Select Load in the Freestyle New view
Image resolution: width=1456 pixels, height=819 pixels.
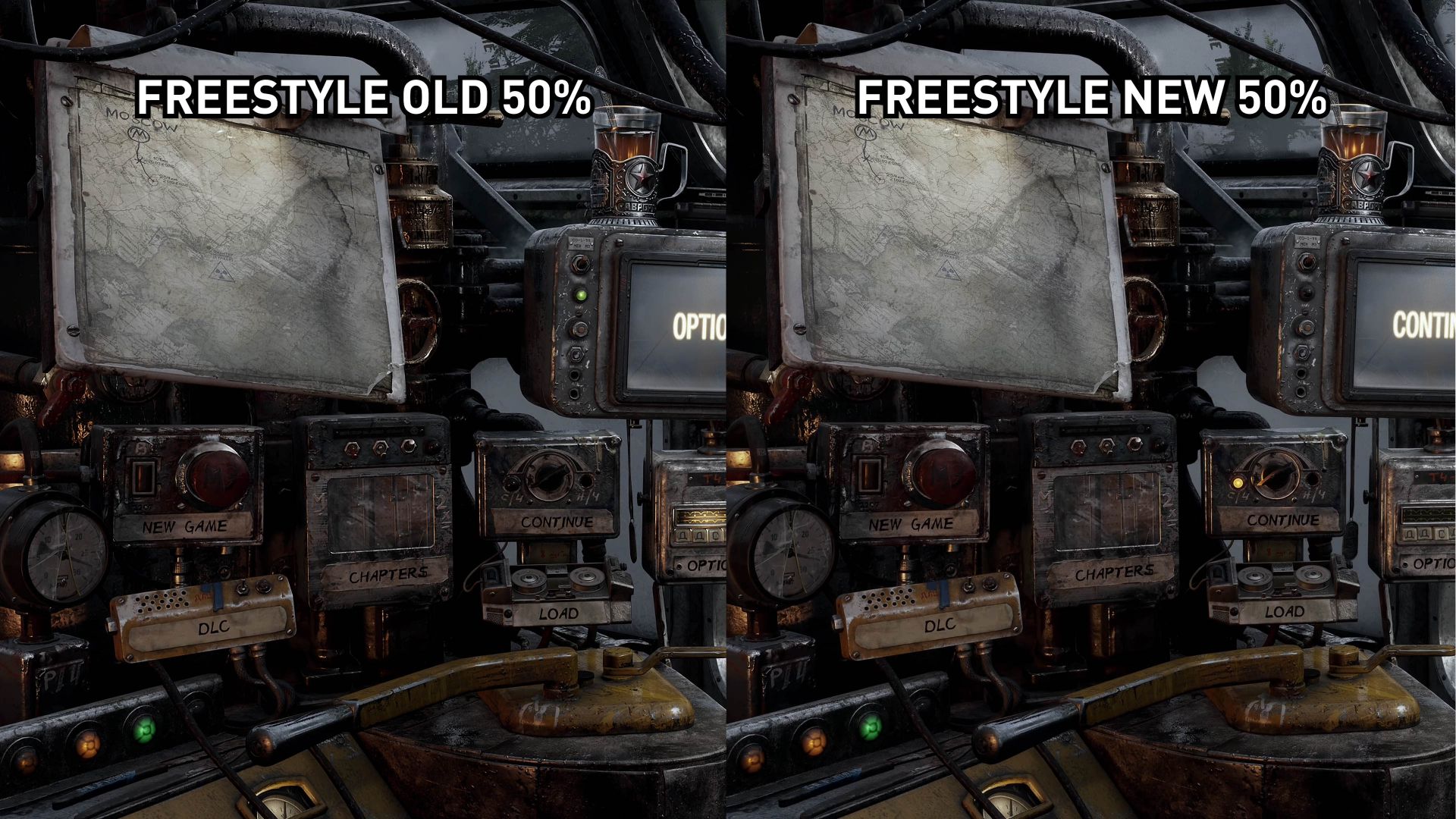(x=1285, y=611)
